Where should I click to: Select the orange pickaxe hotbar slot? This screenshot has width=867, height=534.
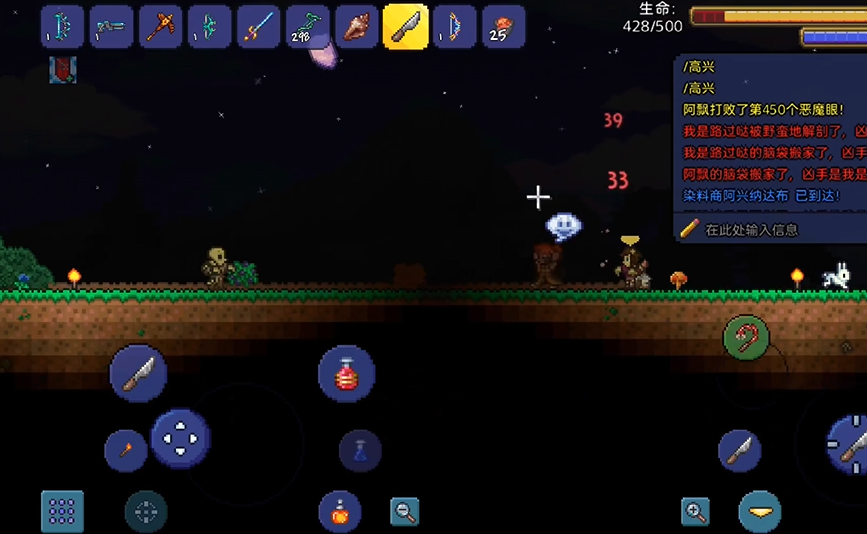pyautogui.click(x=160, y=26)
